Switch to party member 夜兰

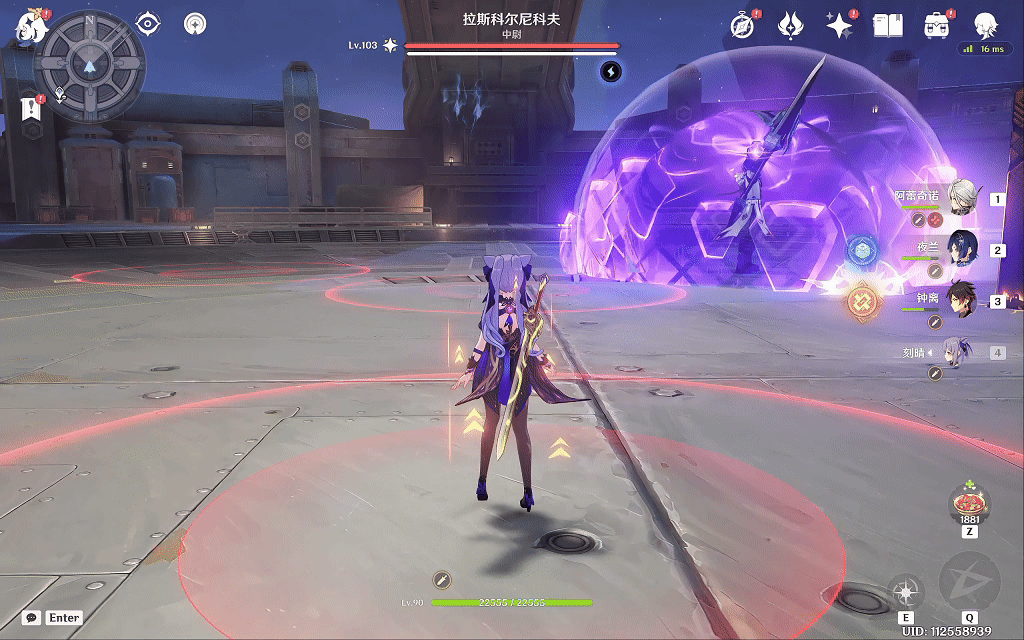point(962,249)
